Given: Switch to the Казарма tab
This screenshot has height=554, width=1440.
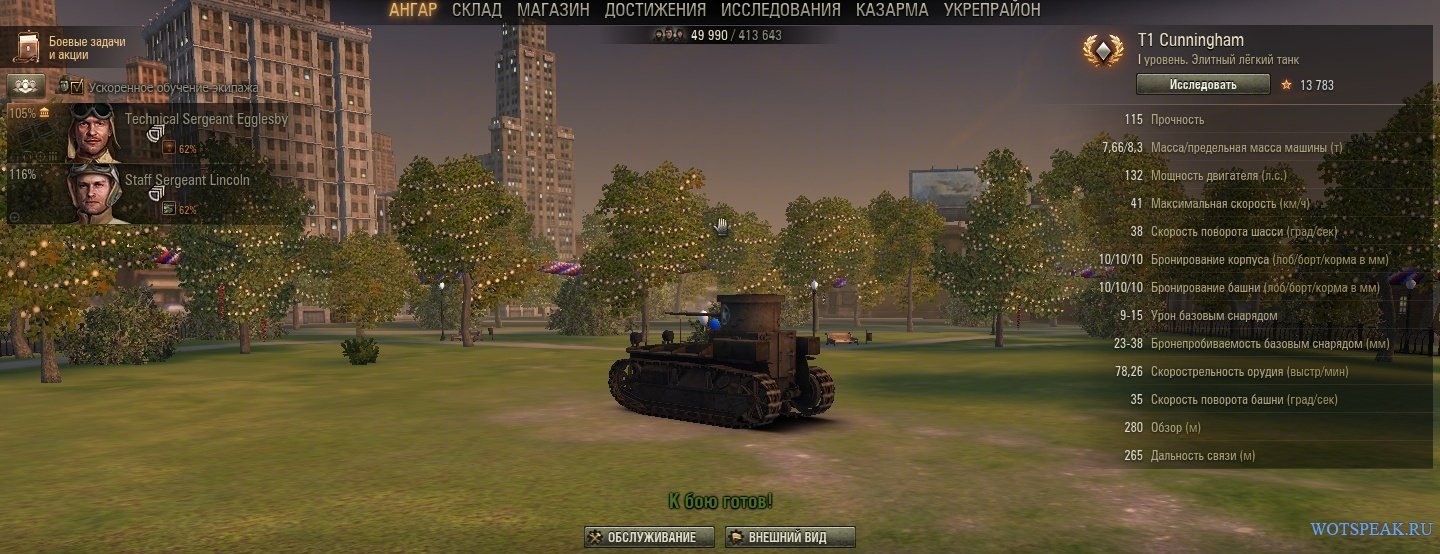Looking at the screenshot, I should pyautogui.click(x=892, y=10).
